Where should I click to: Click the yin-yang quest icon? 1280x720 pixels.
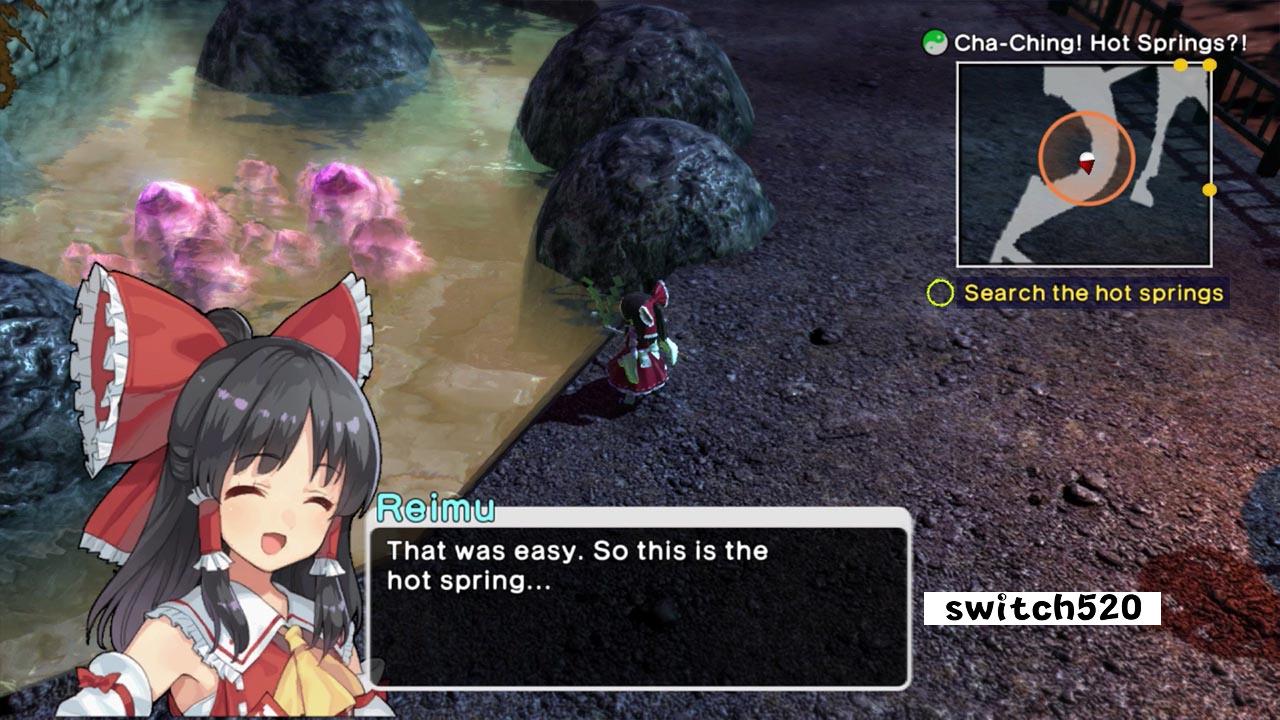coord(935,43)
